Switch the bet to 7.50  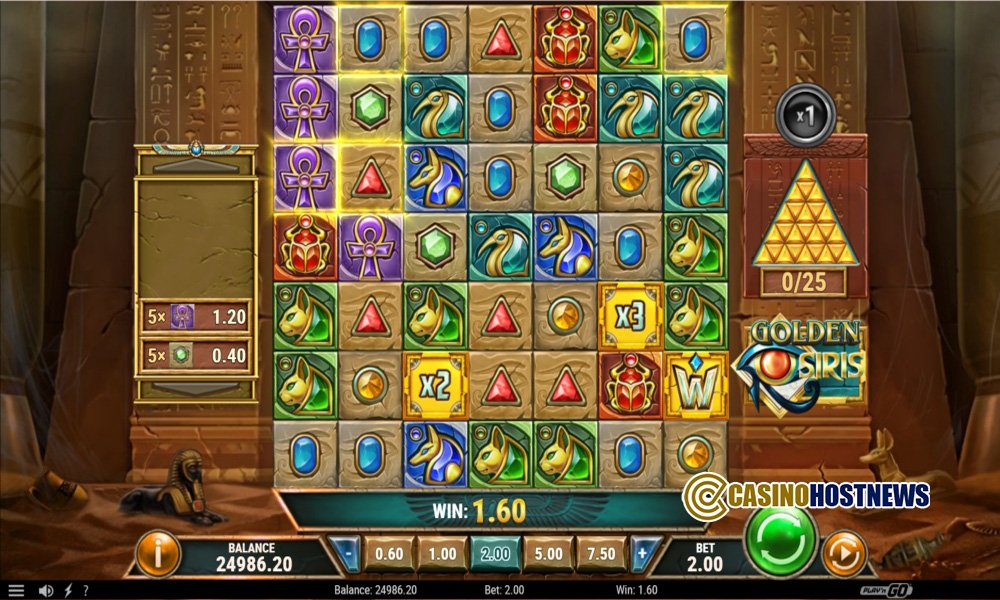603,553
